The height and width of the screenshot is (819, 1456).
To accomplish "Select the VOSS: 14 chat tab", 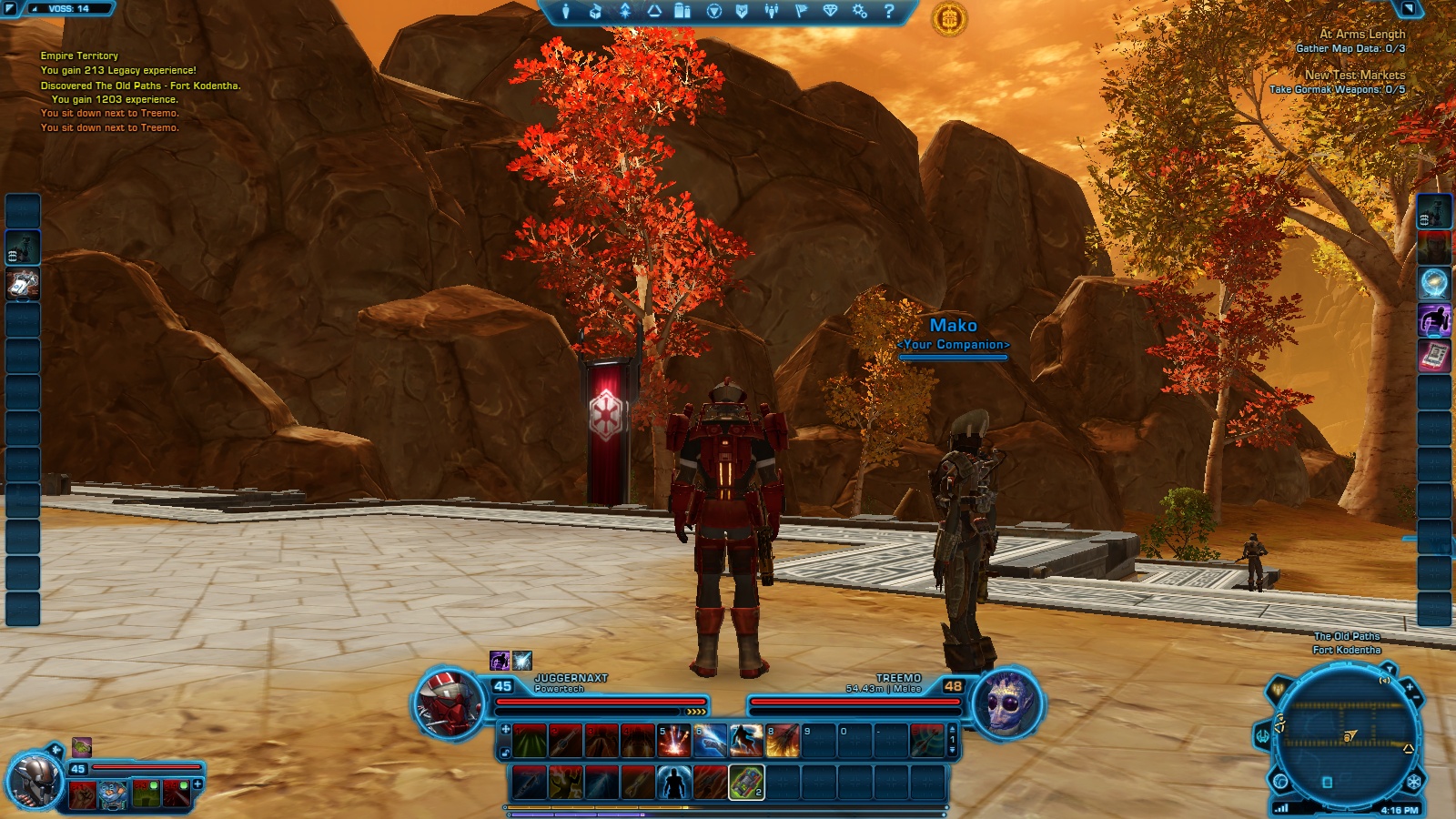I will [68, 8].
